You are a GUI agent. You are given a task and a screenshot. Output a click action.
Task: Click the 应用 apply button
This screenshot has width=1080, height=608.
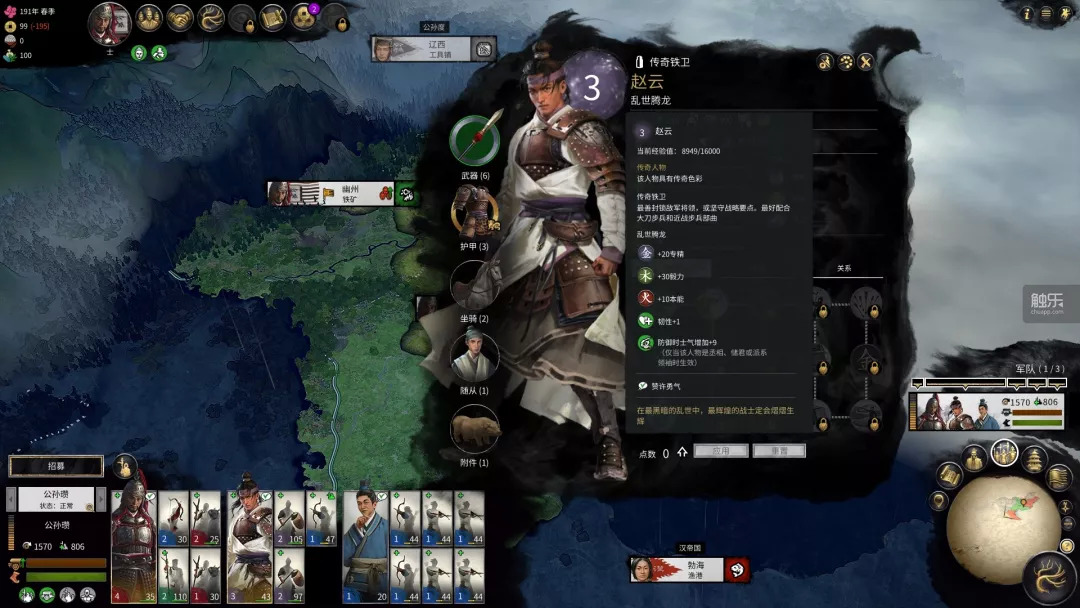coord(721,451)
